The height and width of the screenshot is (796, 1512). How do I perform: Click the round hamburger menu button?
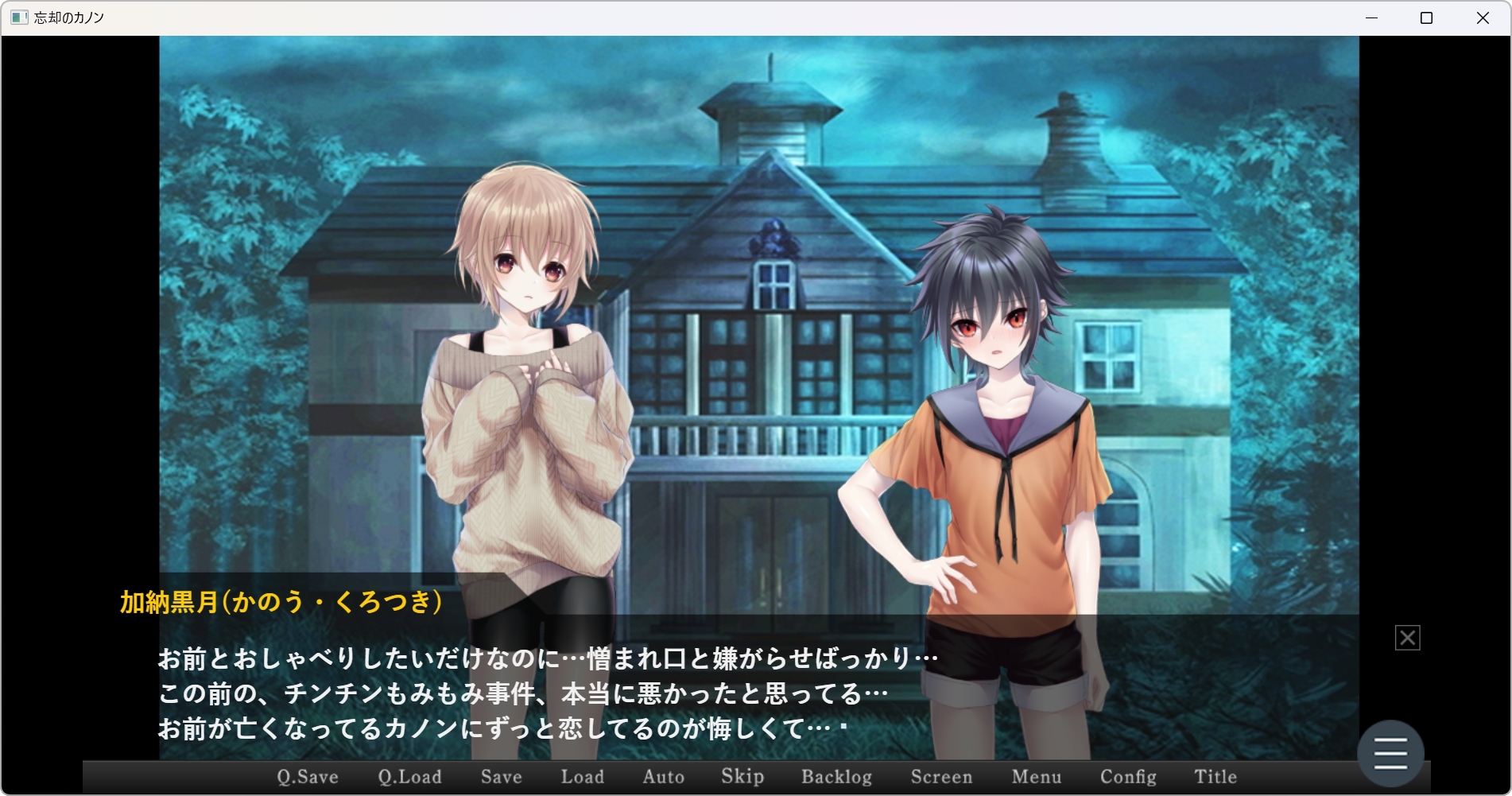click(1390, 753)
